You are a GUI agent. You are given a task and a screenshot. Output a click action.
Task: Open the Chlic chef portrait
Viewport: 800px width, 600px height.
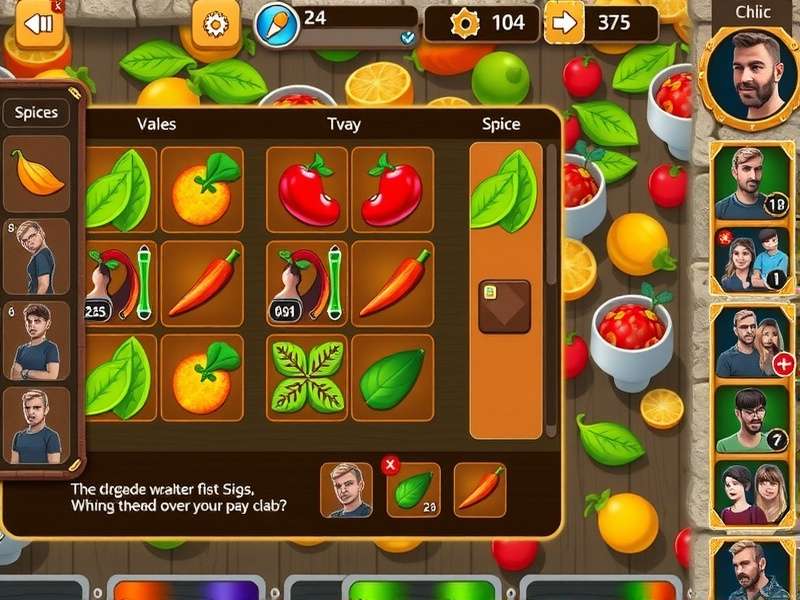point(750,72)
